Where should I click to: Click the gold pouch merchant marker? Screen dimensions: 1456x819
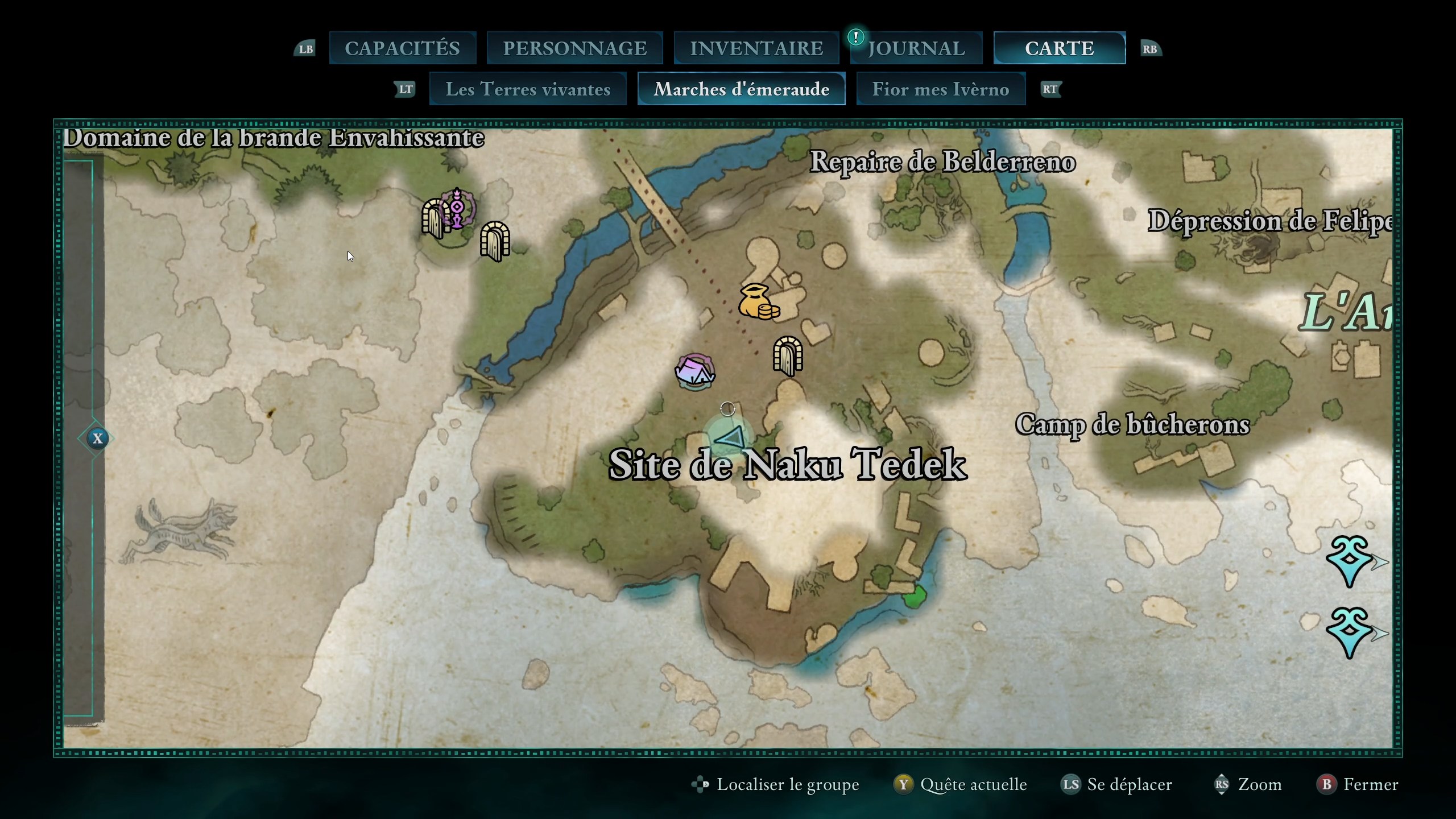tap(758, 301)
